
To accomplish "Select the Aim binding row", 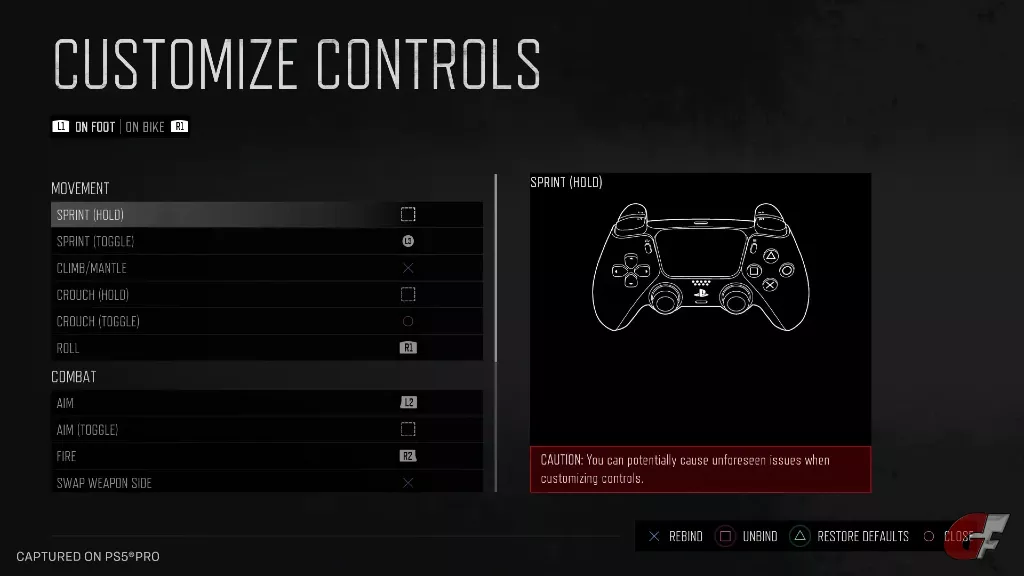I will click(266, 403).
